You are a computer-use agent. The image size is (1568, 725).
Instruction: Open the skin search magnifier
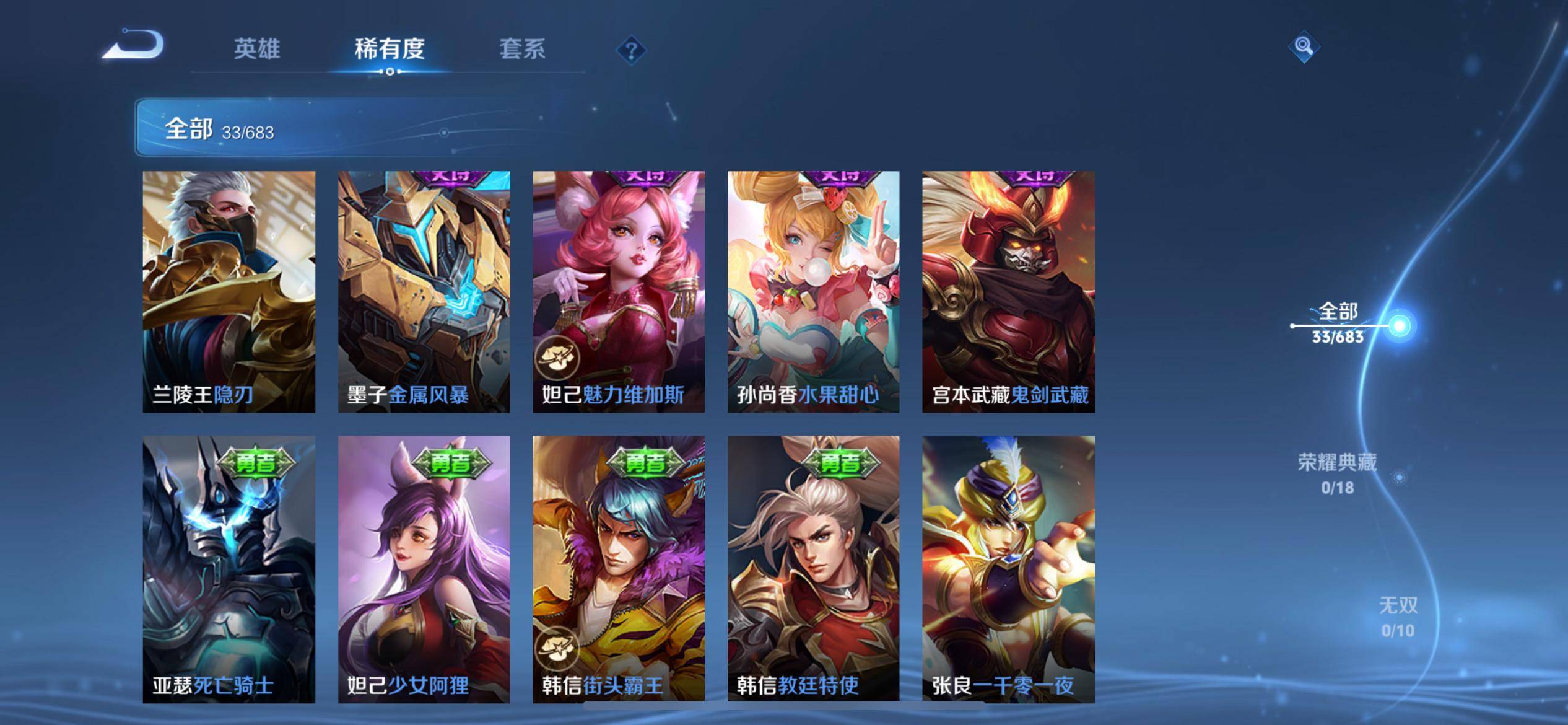point(1303,46)
